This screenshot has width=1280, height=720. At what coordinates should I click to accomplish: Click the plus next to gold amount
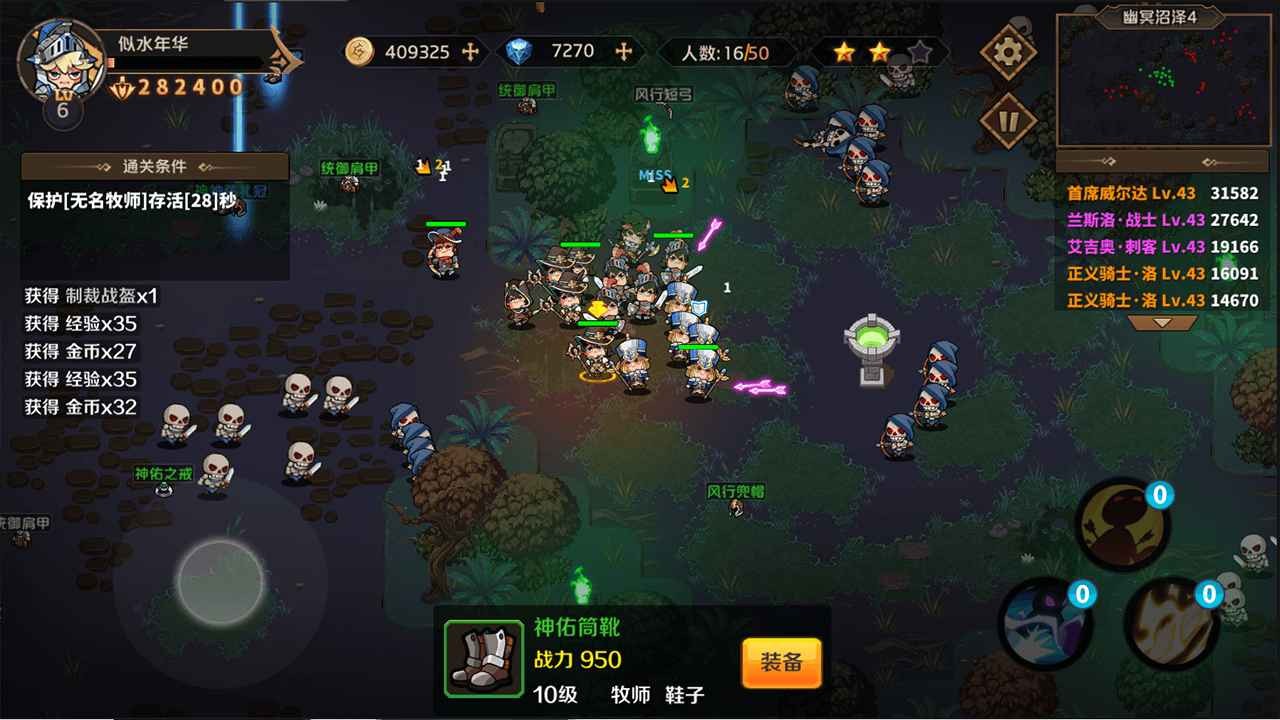click(x=472, y=49)
